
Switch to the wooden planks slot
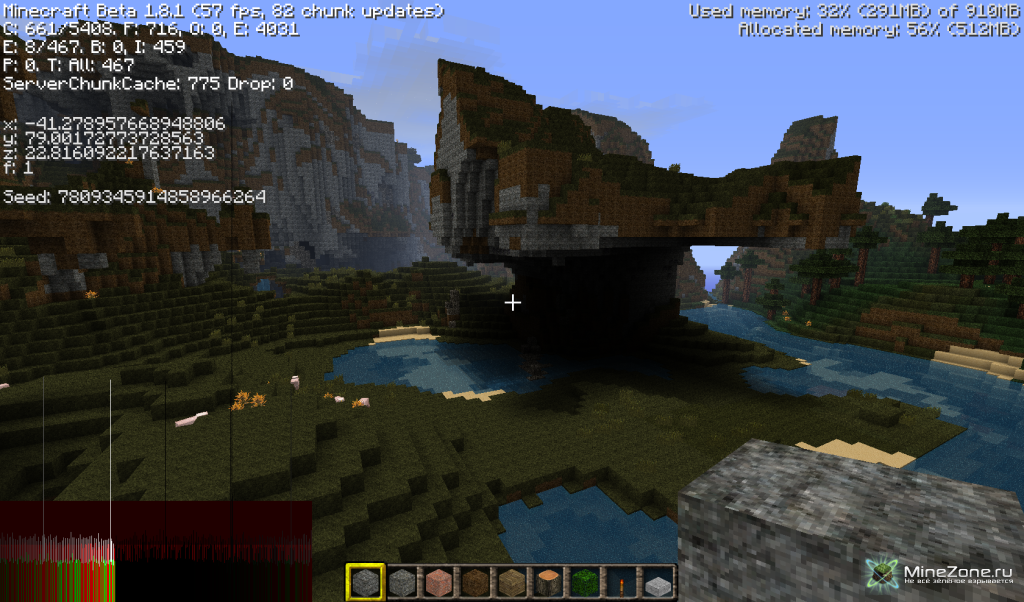(511, 583)
